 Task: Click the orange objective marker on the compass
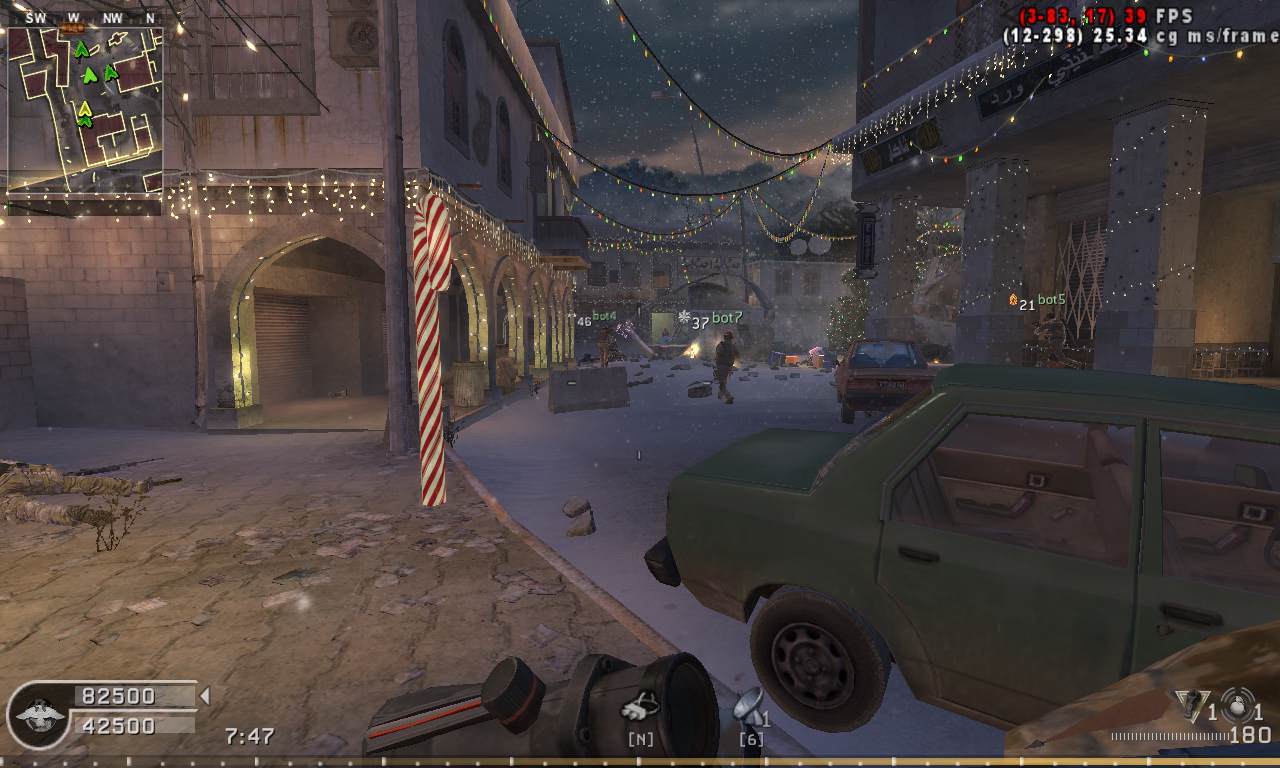coord(74,29)
